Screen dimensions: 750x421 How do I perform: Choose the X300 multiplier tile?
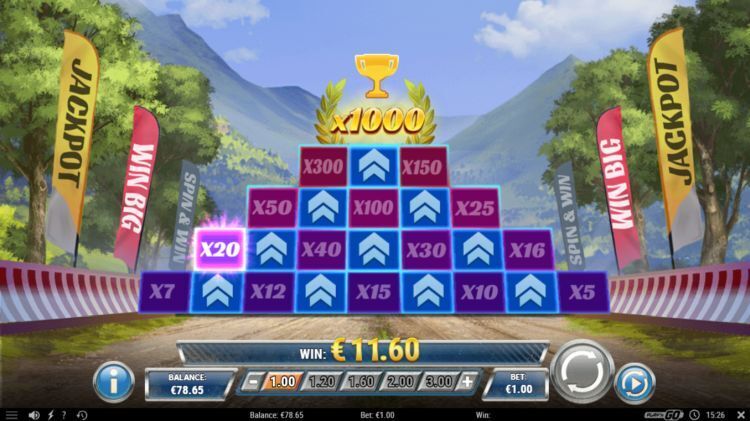[x=323, y=166]
